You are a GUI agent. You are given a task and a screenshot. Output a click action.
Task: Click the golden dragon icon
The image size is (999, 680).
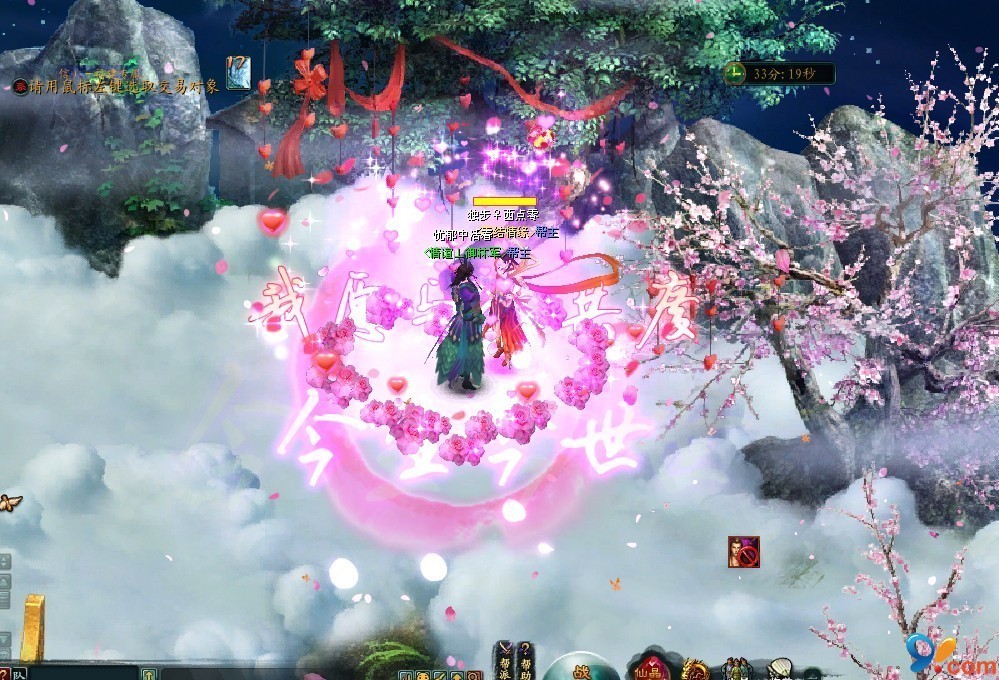(695, 669)
